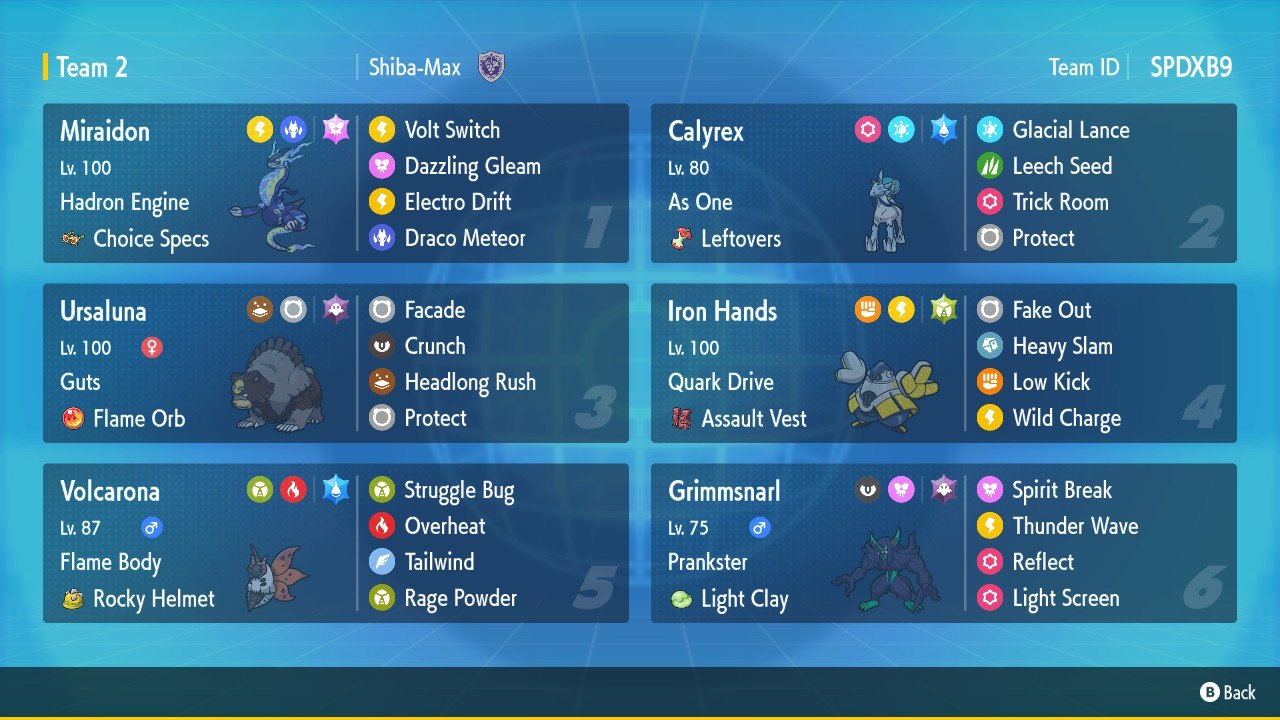Choose the Calyrex team card
The width and height of the screenshot is (1280, 720).
click(x=943, y=183)
